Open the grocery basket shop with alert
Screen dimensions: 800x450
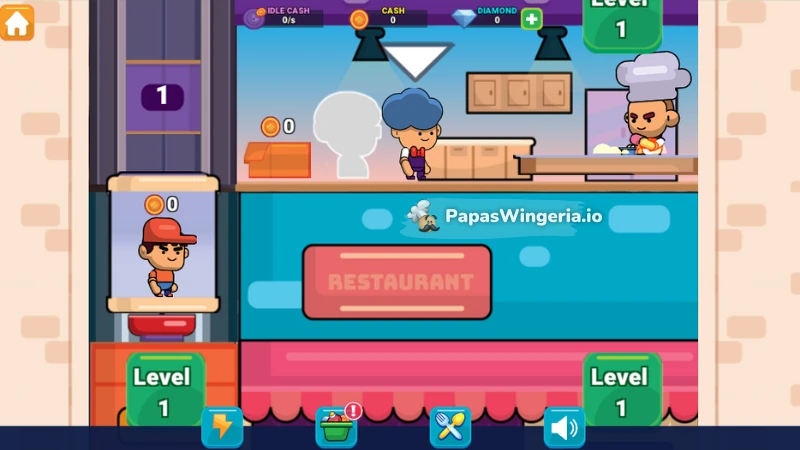336,427
